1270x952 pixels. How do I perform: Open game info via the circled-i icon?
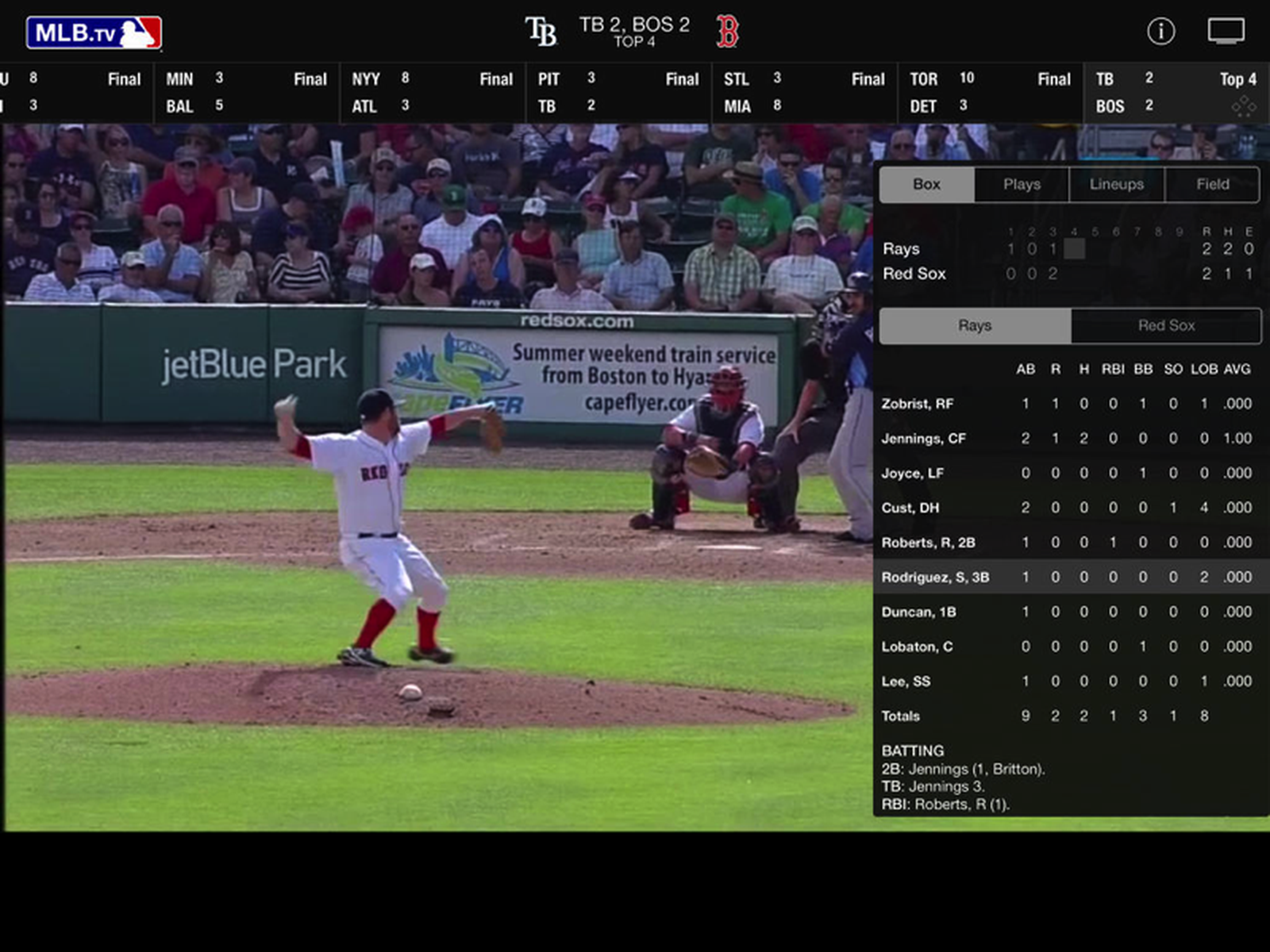click(x=1162, y=29)
